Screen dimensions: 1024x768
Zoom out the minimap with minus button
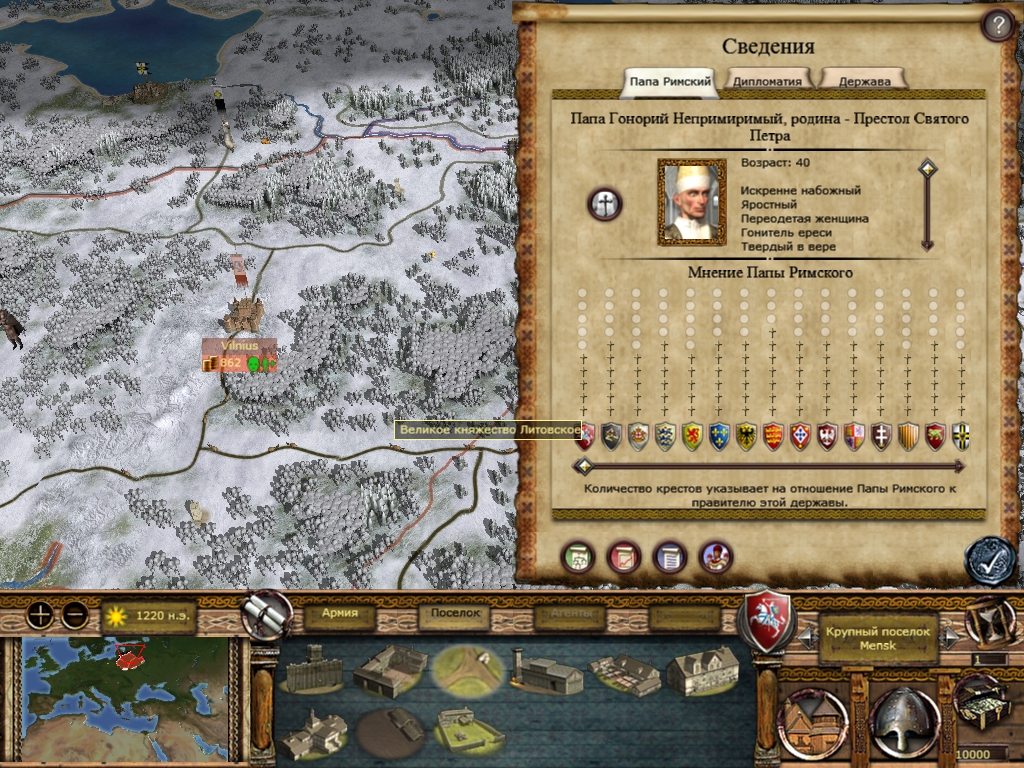(x=75, y=616)
